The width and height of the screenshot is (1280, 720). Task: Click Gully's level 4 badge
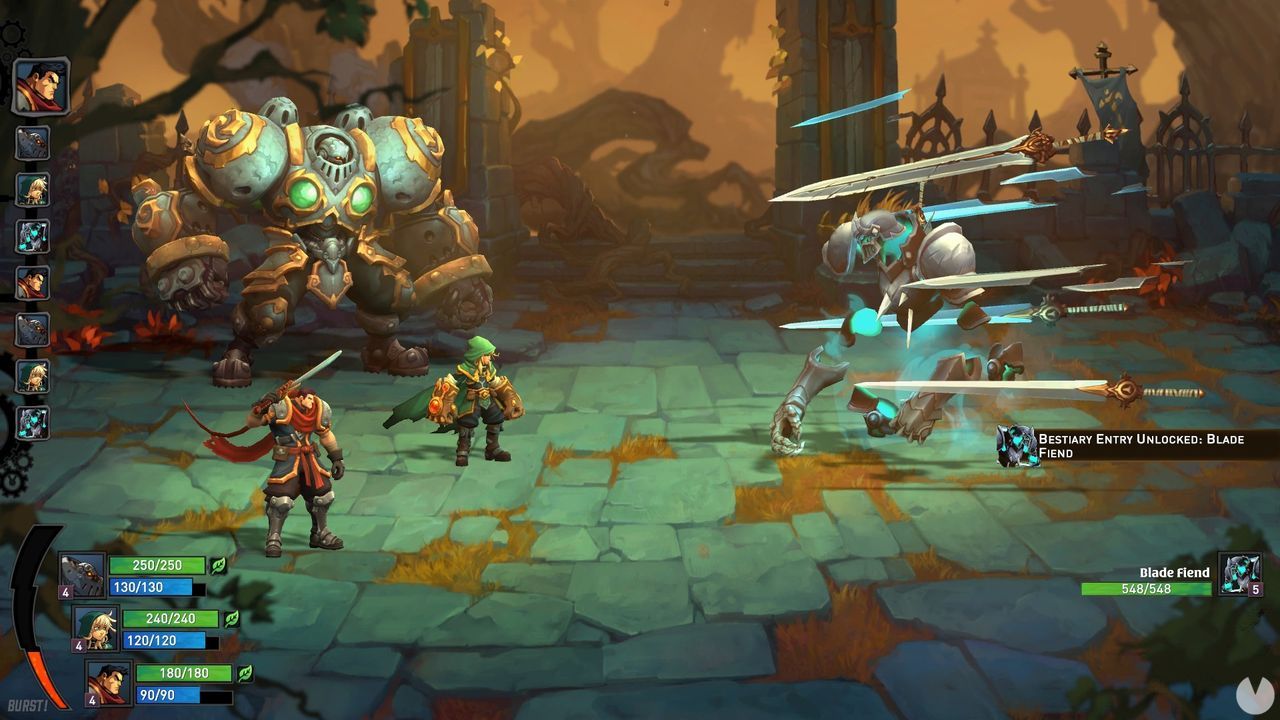[x=79, y=645]
